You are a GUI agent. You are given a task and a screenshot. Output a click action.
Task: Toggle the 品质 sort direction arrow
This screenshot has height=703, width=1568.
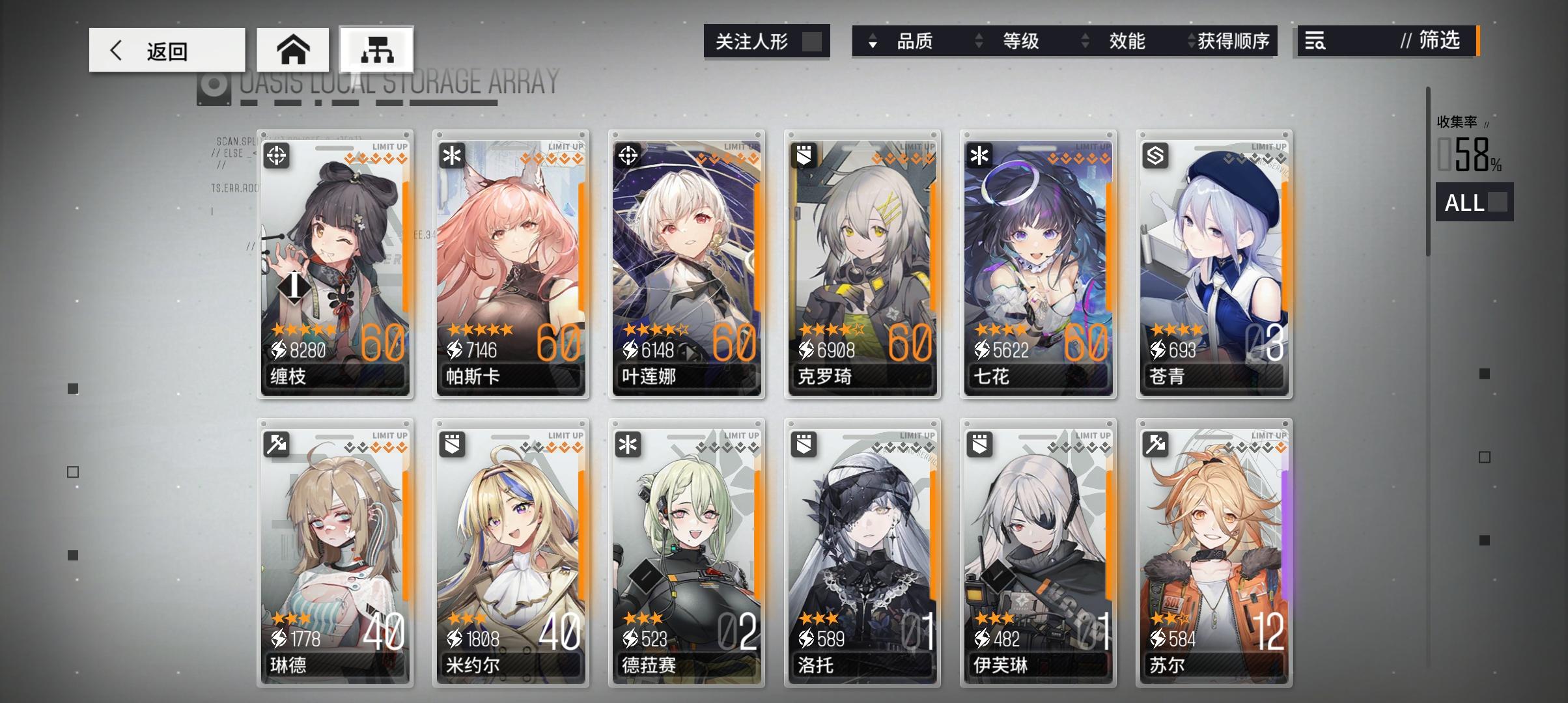point(871,41)
